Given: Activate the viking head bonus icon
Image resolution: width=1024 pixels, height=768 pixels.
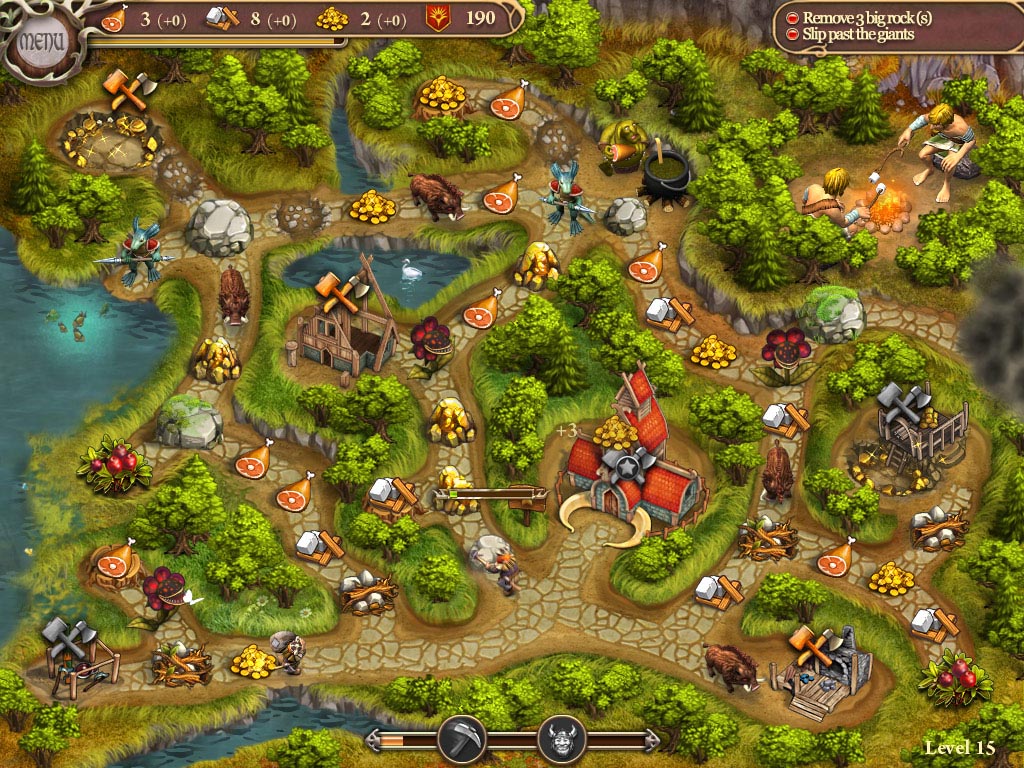Looking at the screenshot, I should tap(562, 740).
